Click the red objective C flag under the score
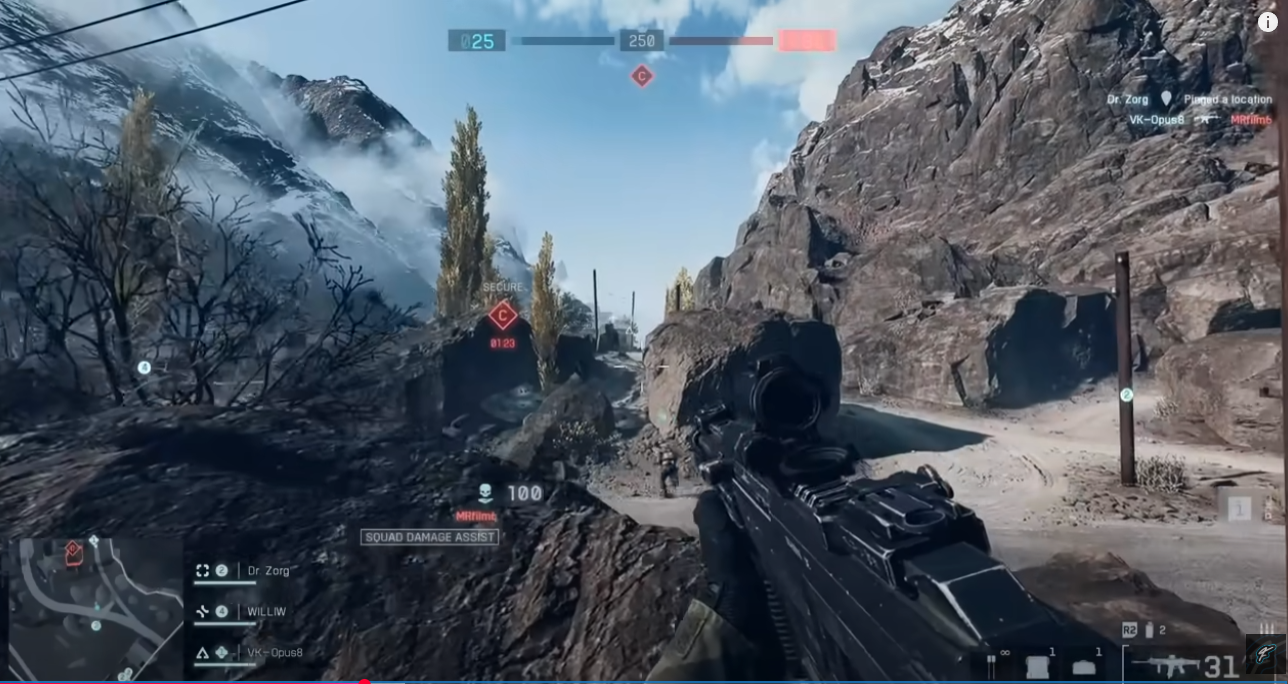This screenshot has height=684, width=1288. pos(642,76)
